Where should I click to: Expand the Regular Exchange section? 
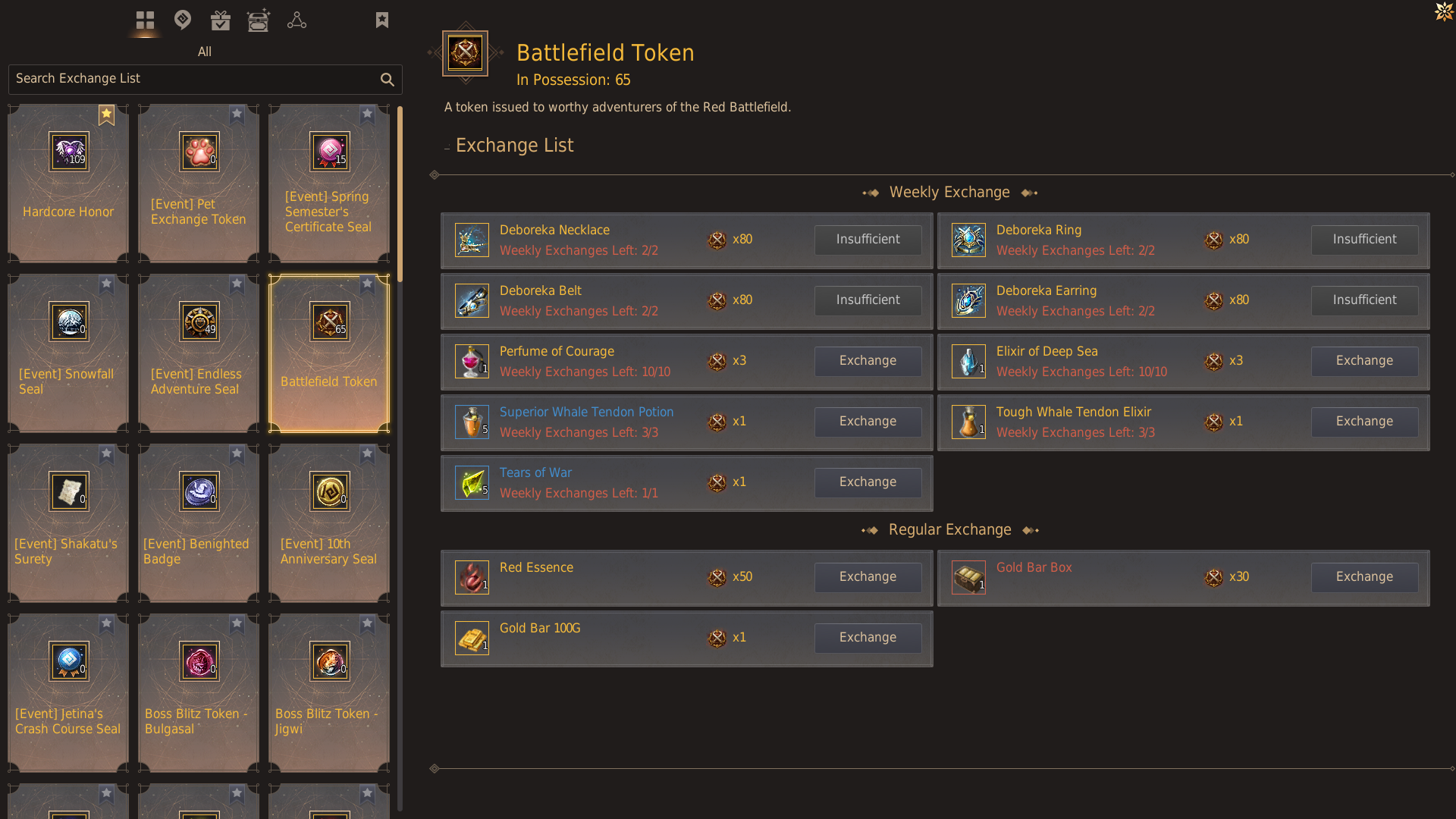[x=949, y=529]
